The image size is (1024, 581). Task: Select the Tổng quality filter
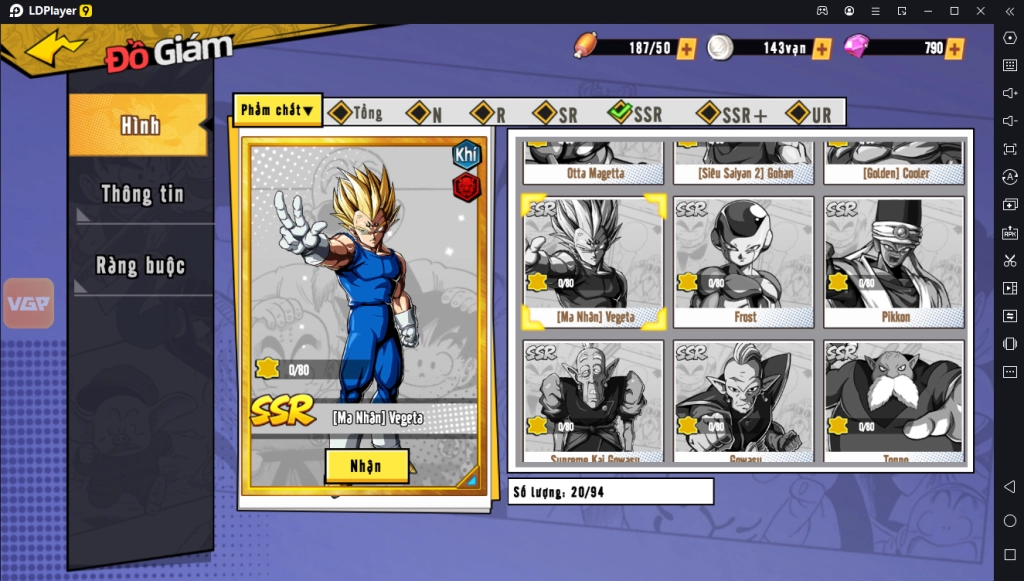click(x=356, y=113)
